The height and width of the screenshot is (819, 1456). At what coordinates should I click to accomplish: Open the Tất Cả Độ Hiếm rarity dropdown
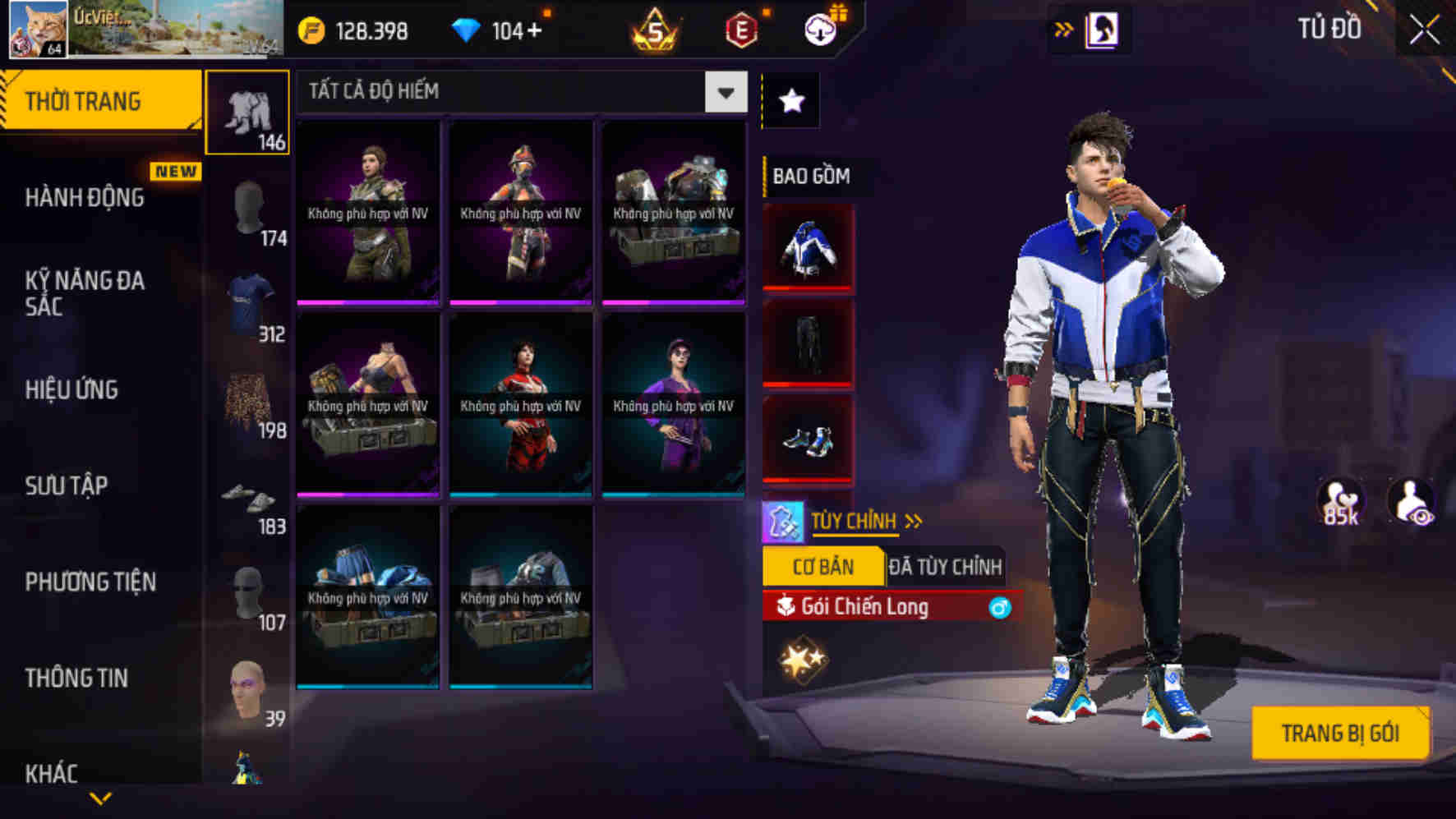coord(725,92)
